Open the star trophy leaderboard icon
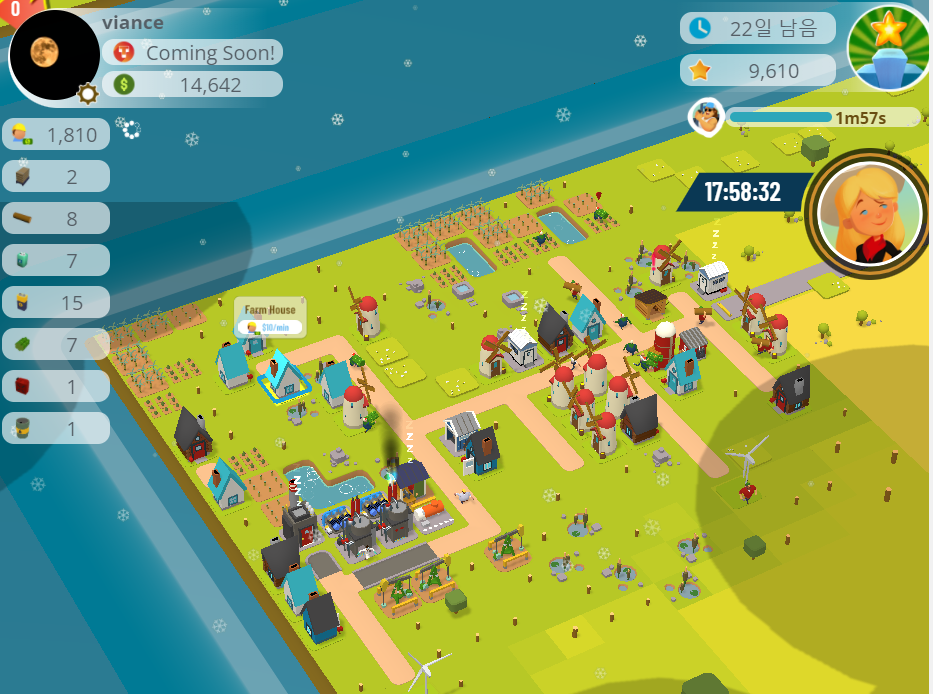This screenshot has height=694, width=933. pyautogui.click(x=888, y=48)
